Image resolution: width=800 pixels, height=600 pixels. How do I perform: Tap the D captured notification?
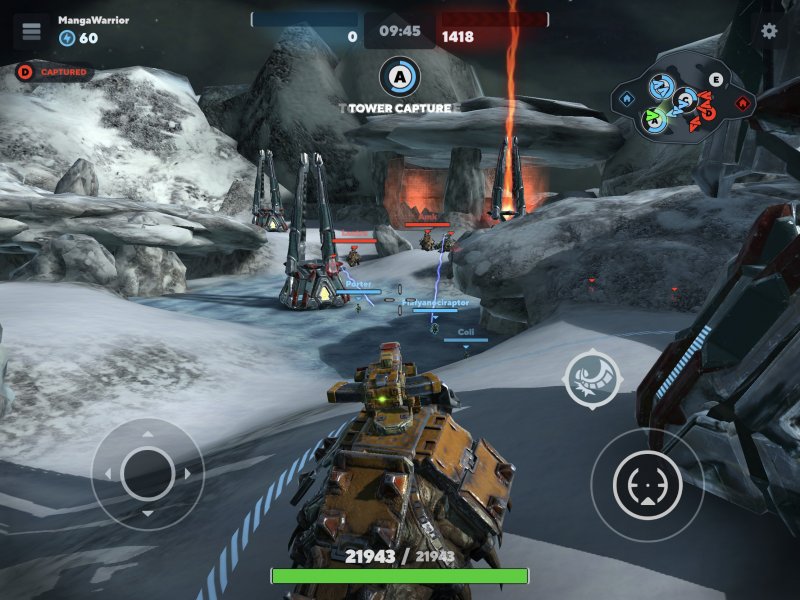pos(55,72)
